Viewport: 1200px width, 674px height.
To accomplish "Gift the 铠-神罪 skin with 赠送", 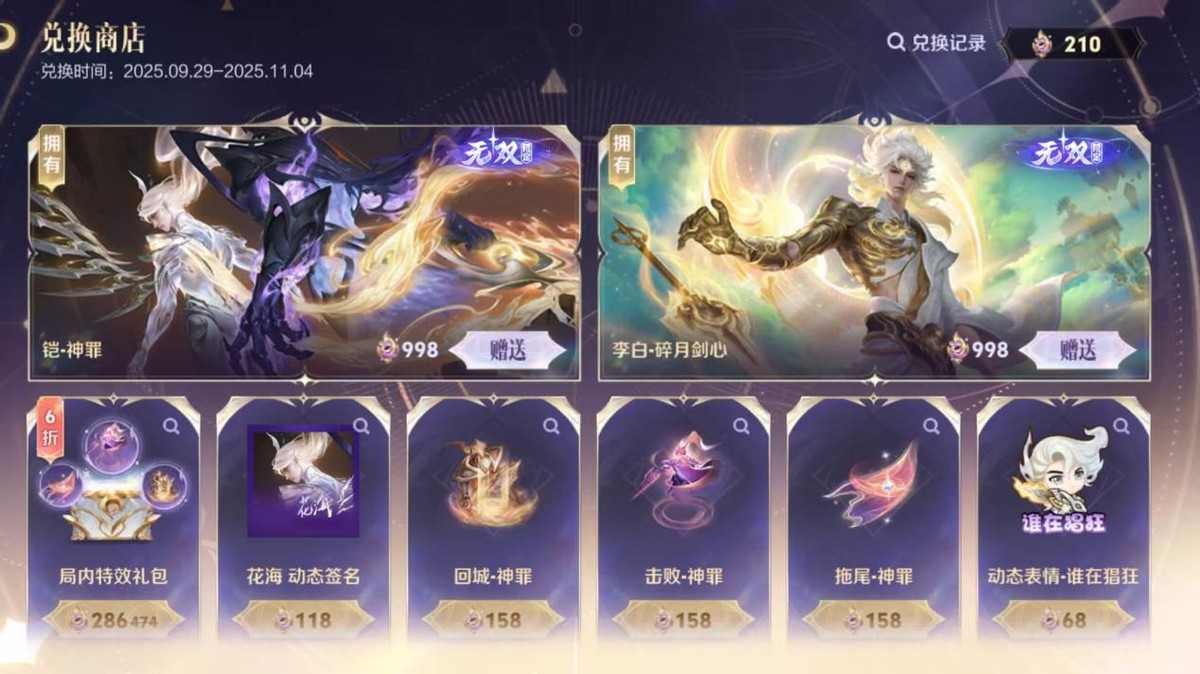I will (509, 349).
